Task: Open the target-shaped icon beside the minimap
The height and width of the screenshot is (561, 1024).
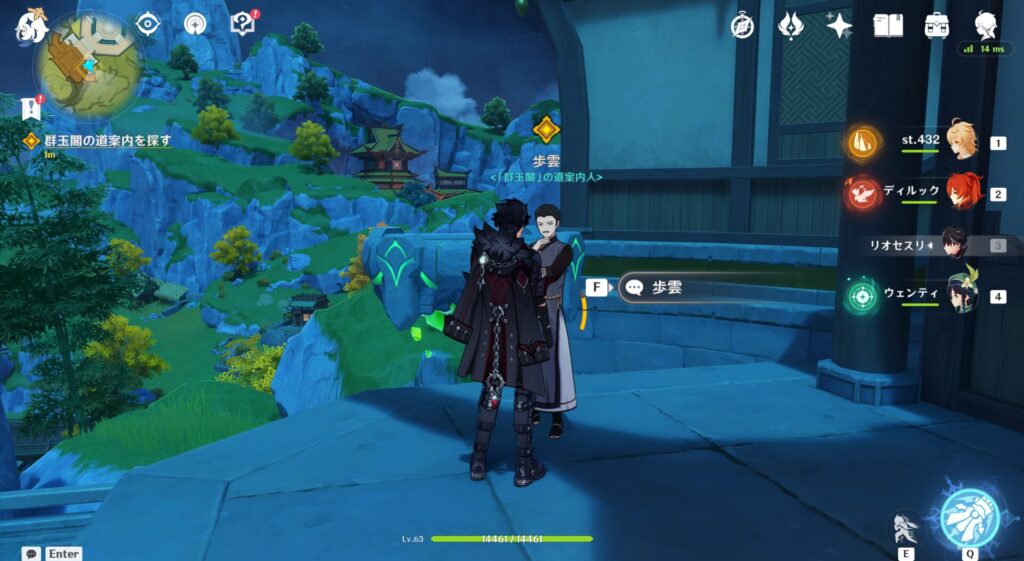Action: point(148,24)
